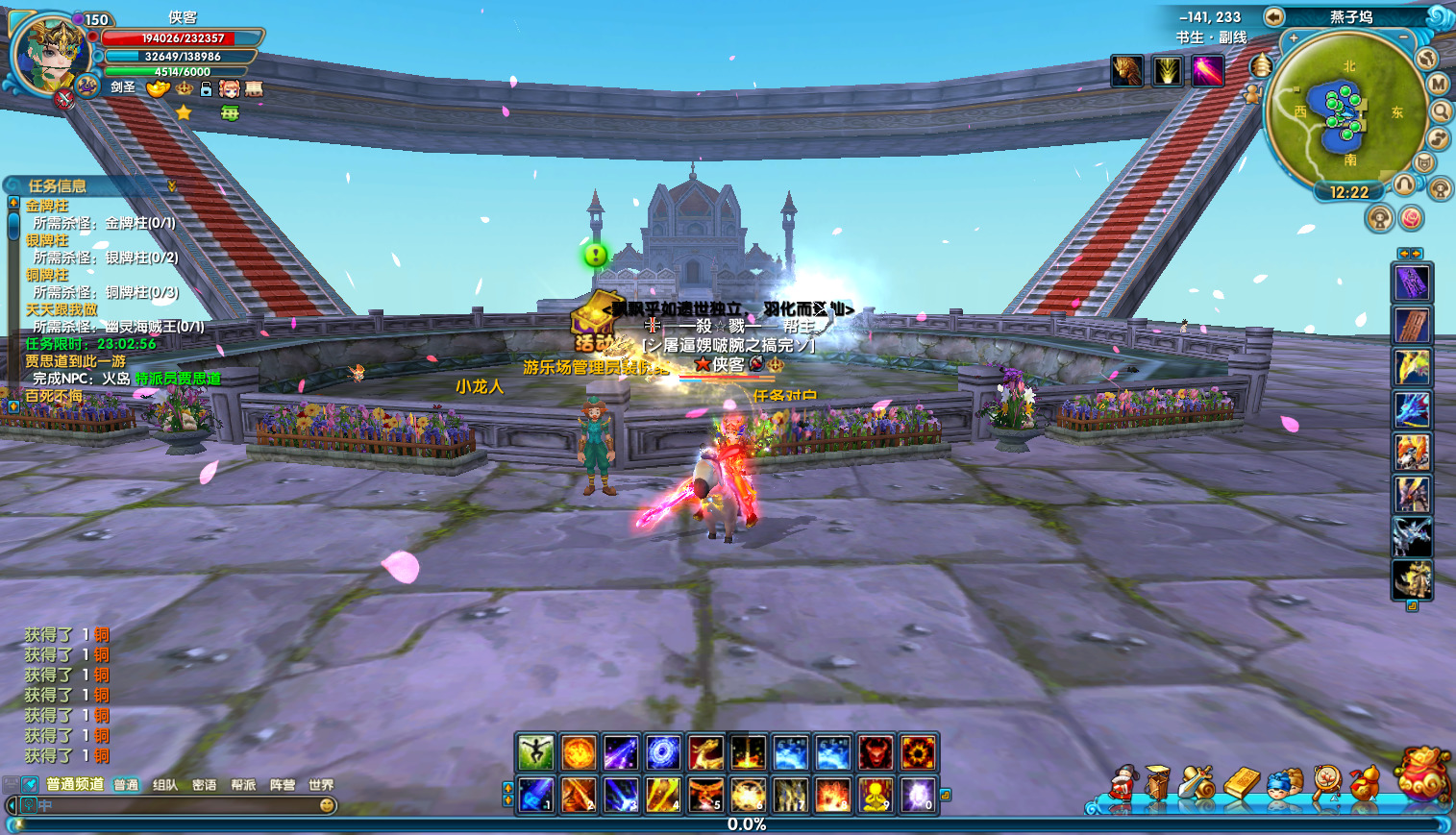Use the red demon face skill

[x=876, y=753]
